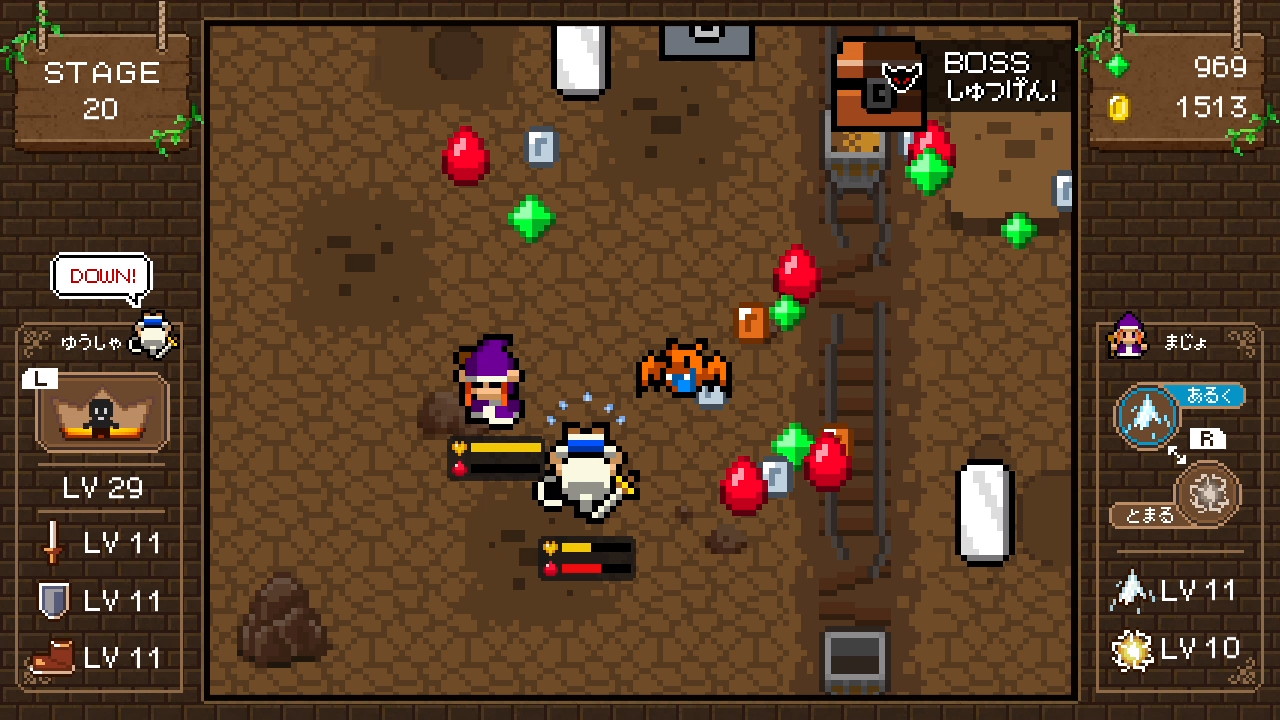This screenshot has height=720, width=1280.
Task: Select the STAGE 20 signboard
Action: (101, 90)
